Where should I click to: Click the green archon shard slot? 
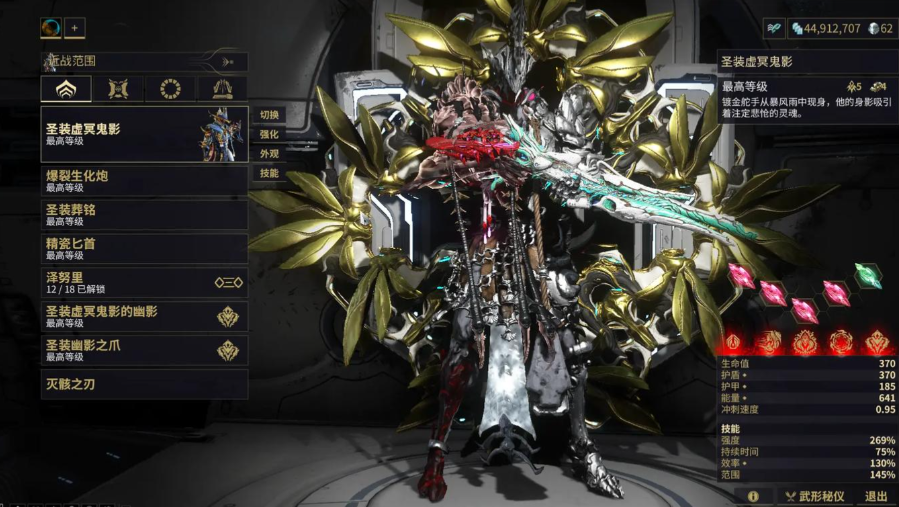[x=868, y=276]
